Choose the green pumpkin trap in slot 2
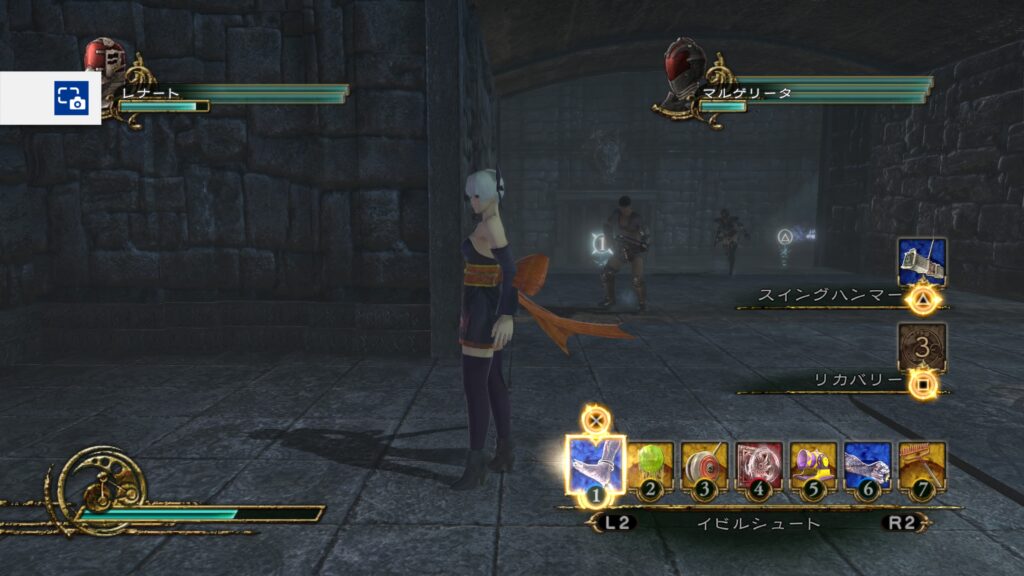 click(651, 466)
